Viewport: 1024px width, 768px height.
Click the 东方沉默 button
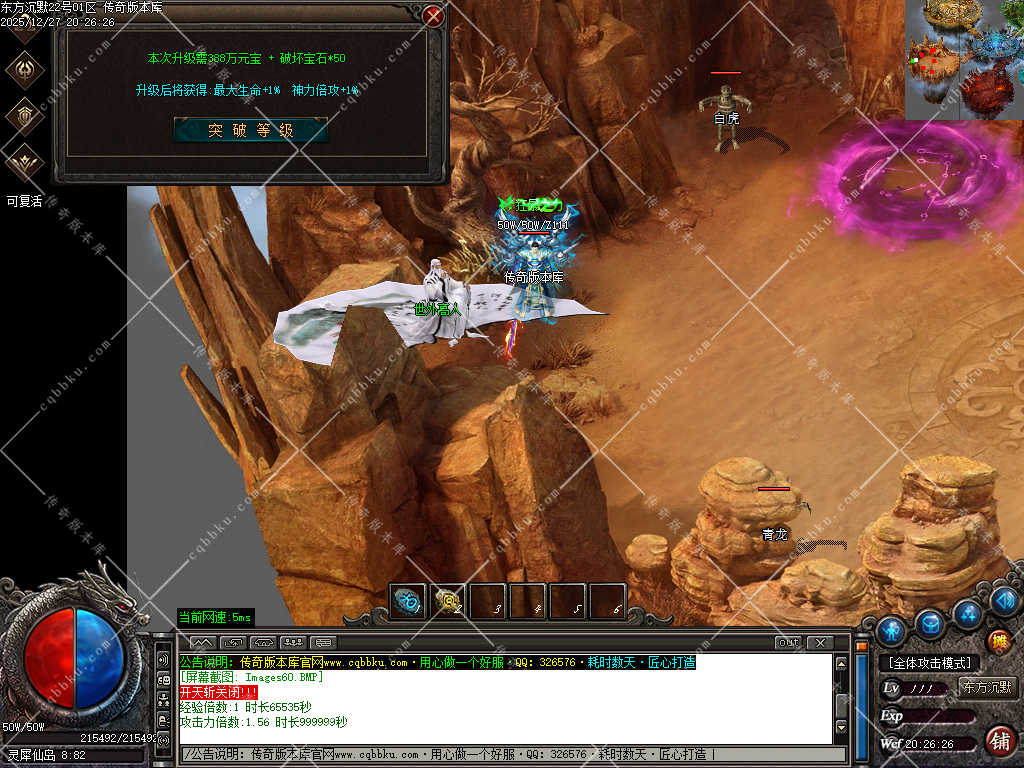[x=986, y=687]
